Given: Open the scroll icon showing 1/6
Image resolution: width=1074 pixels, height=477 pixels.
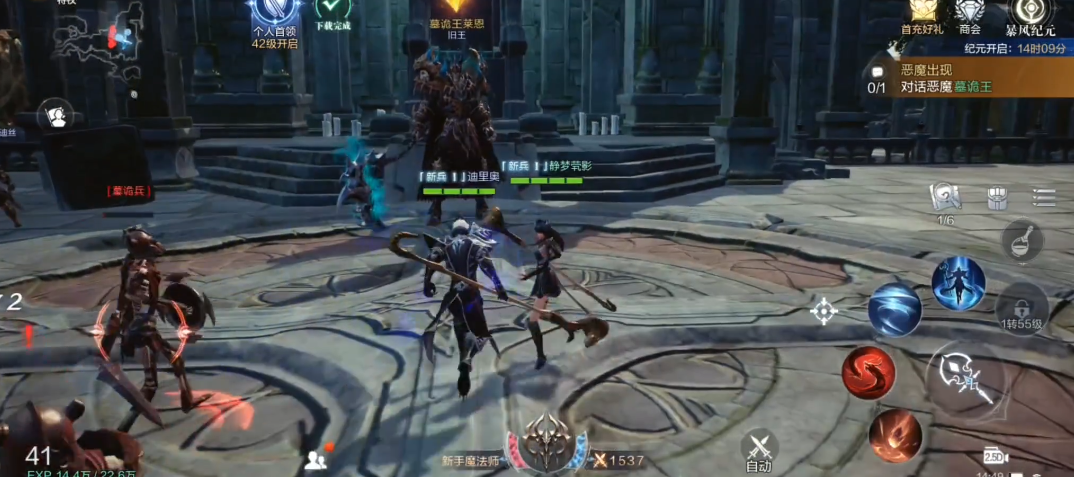Looking at the screenshot, I should point(945,198).
